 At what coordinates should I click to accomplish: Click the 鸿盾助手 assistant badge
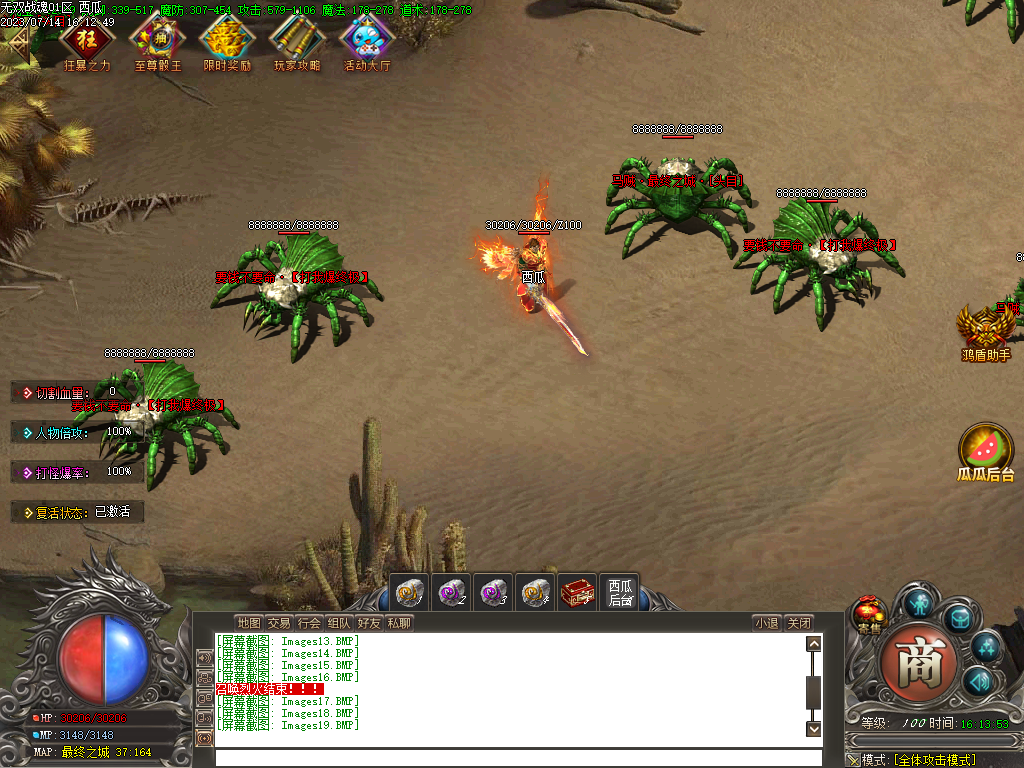(985, 329)
